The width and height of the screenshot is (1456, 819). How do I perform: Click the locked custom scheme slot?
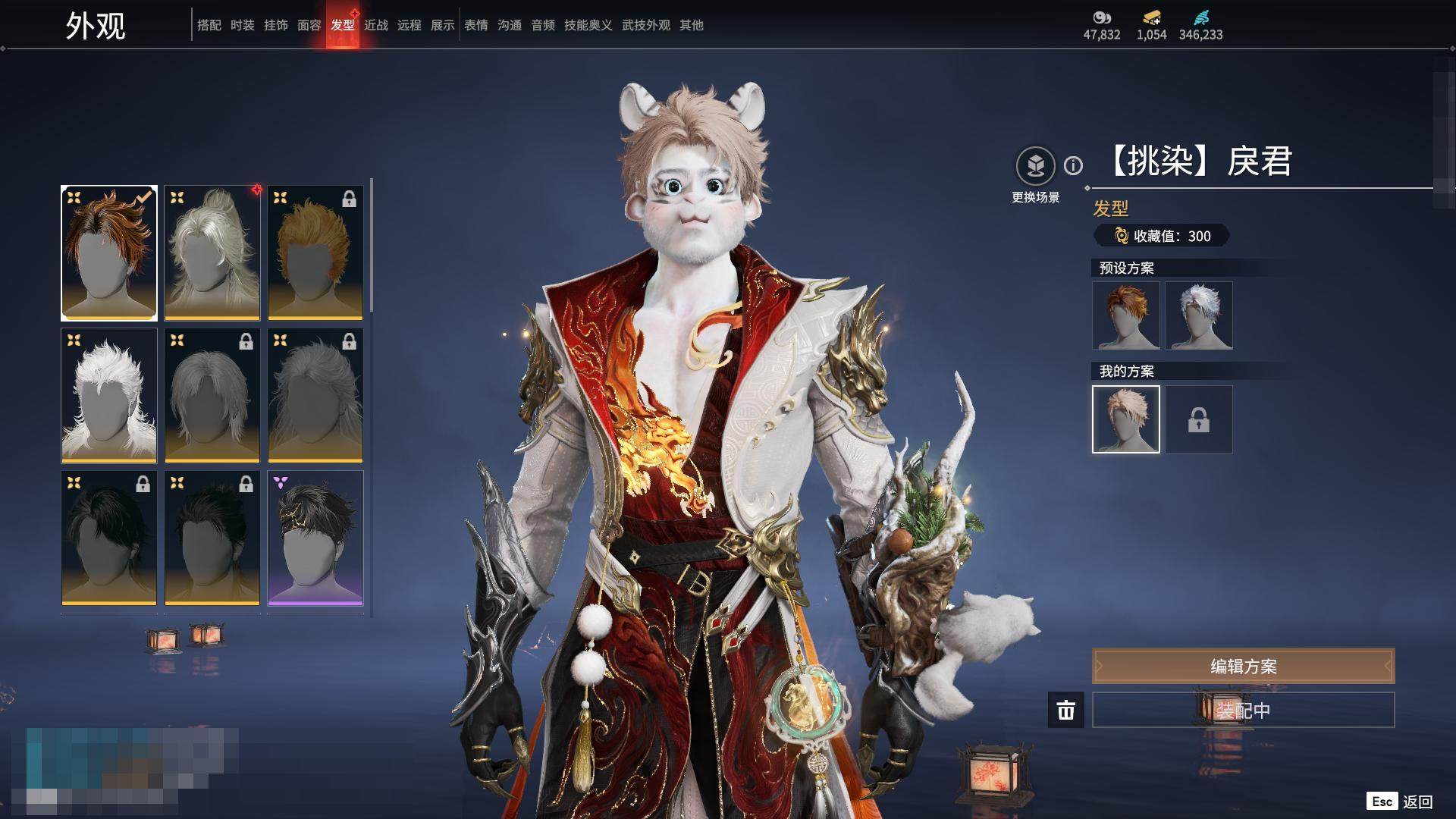1199,419
